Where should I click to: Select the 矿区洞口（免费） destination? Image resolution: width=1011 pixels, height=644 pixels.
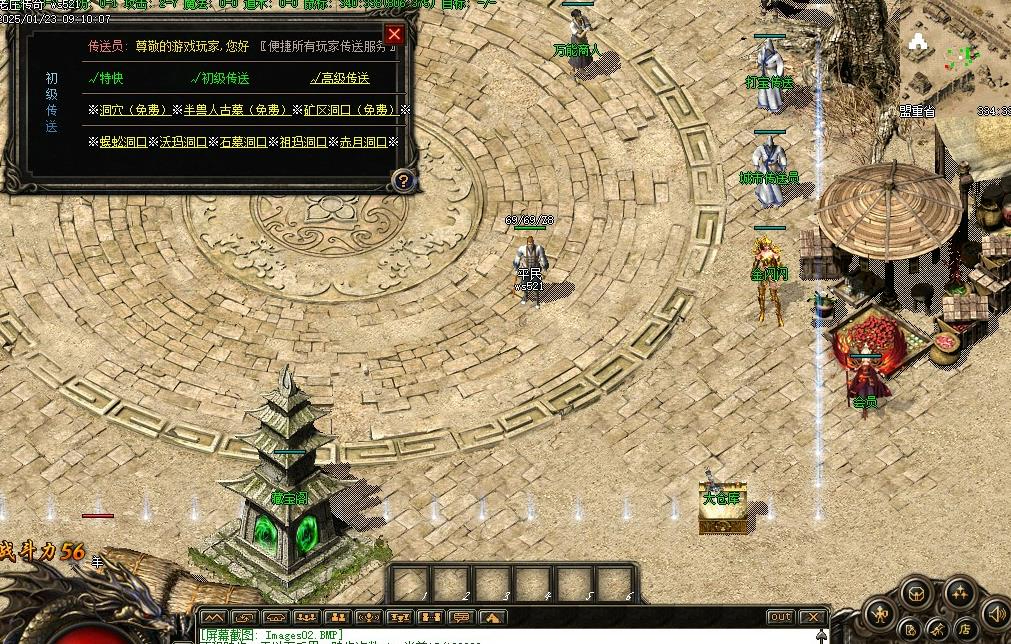(x=350, y=110)
